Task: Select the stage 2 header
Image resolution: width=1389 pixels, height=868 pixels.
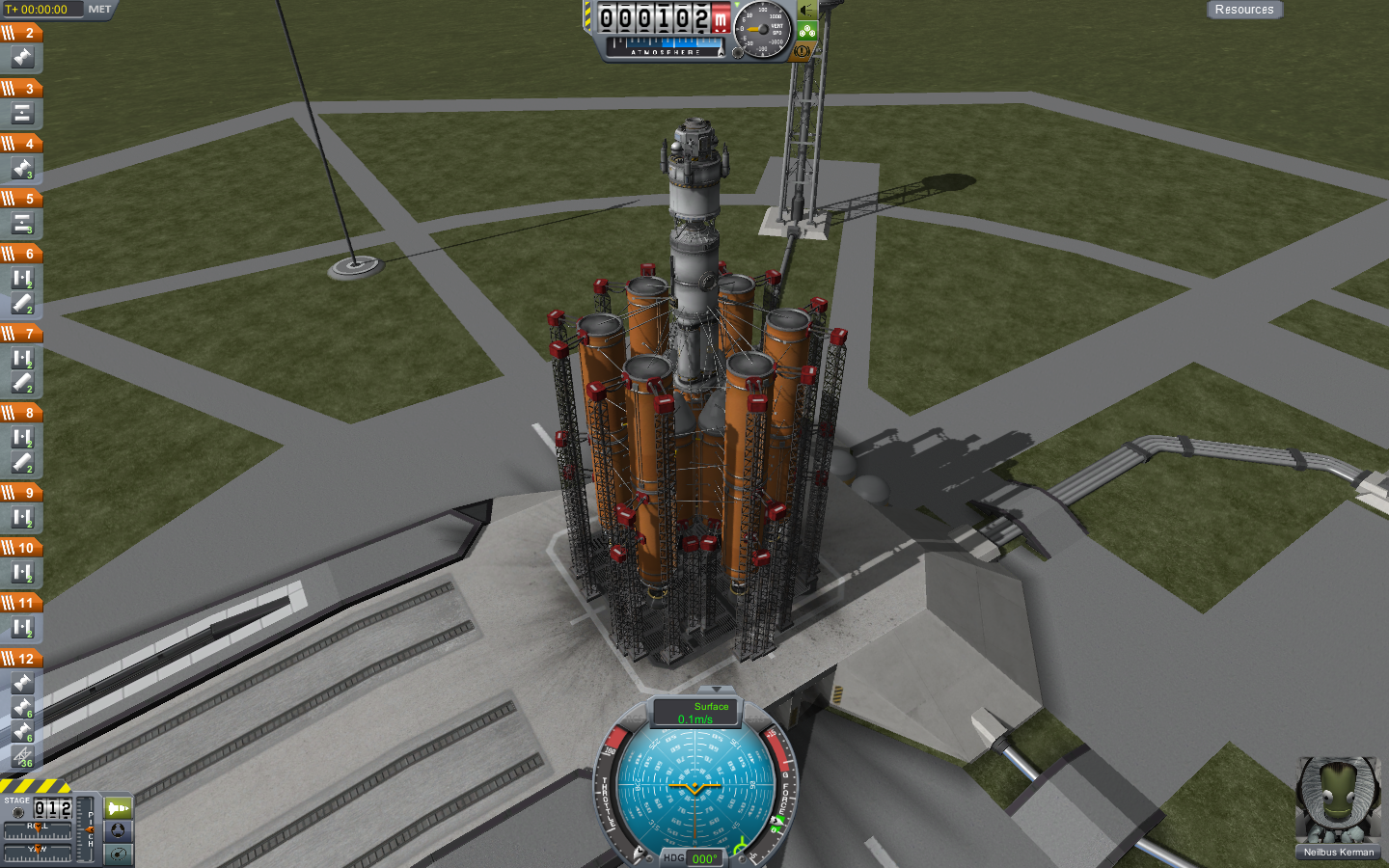Action: (21, 33)
